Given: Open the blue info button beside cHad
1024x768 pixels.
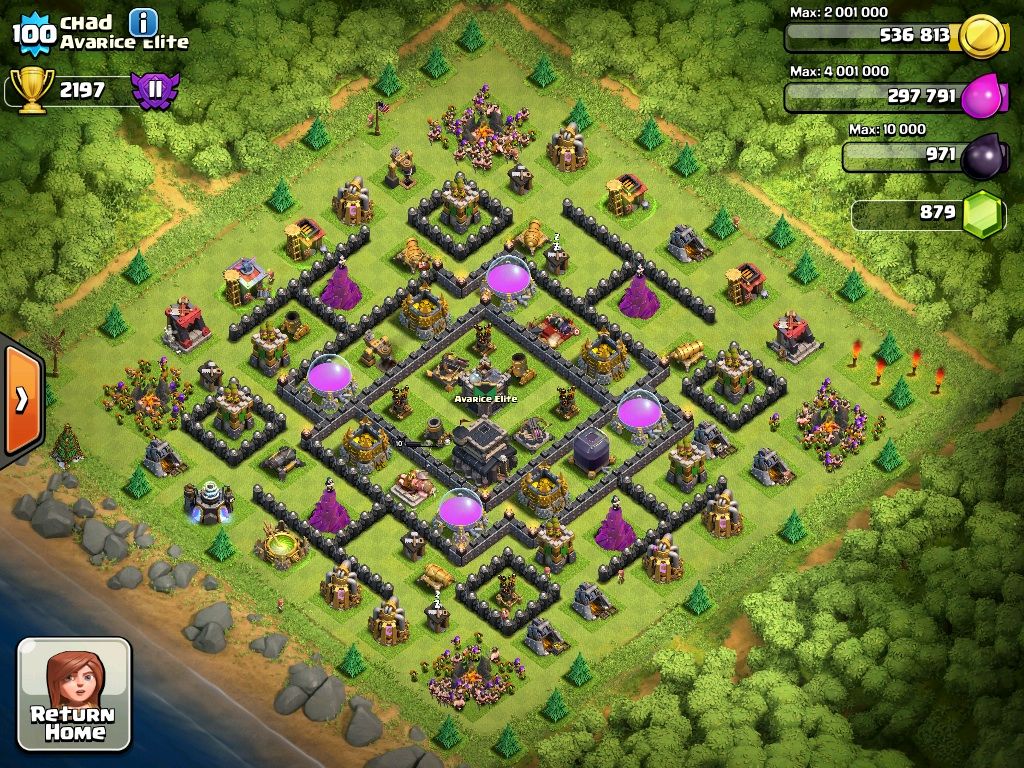Looking at the screenshot, I should pyautogui.click(x=143, y=22).
